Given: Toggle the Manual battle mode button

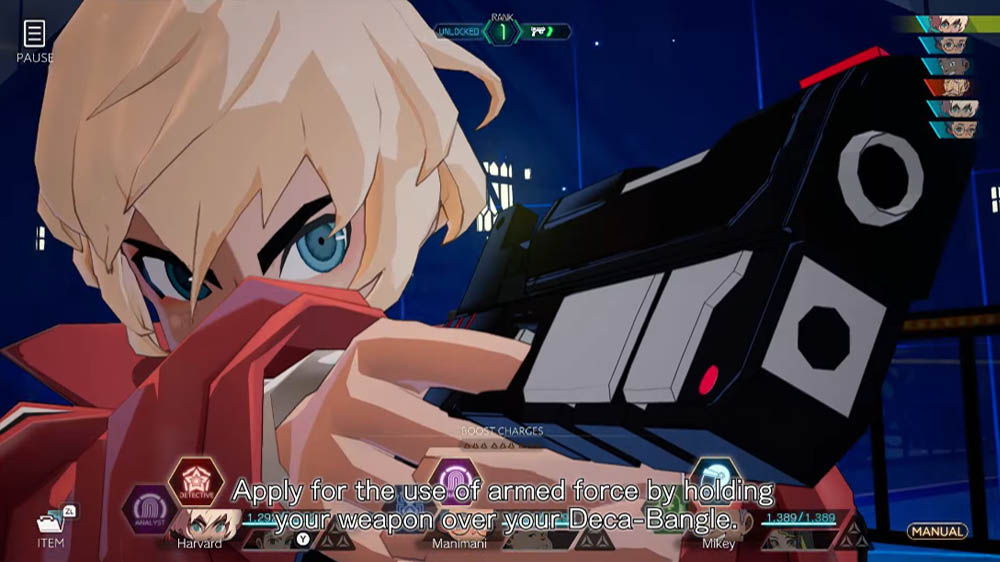Looking at the screenshot, I should point(937,531).
